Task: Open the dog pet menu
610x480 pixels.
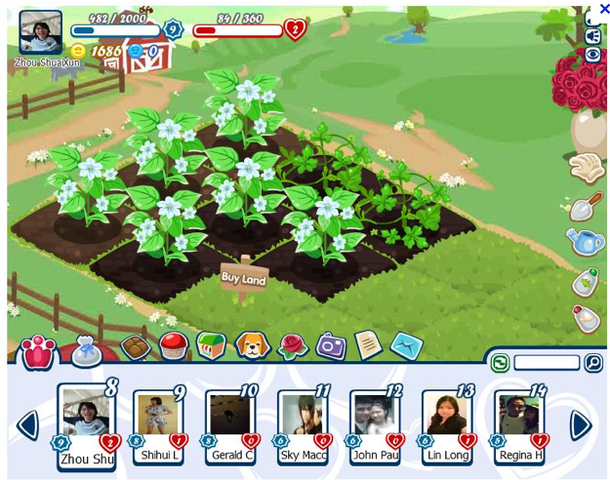Action: (251, 346)
